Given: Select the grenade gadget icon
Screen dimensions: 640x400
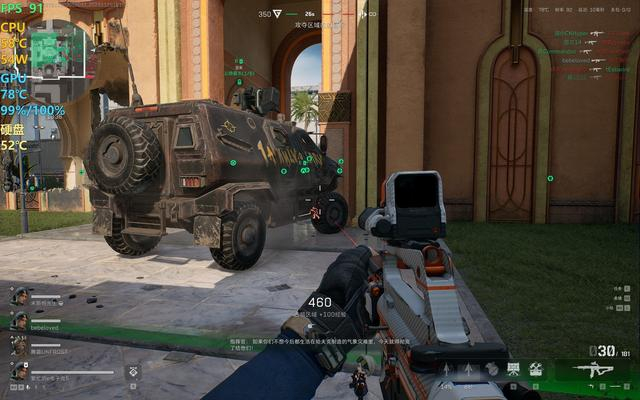Looking at the screenshot, I should point(491,370).
